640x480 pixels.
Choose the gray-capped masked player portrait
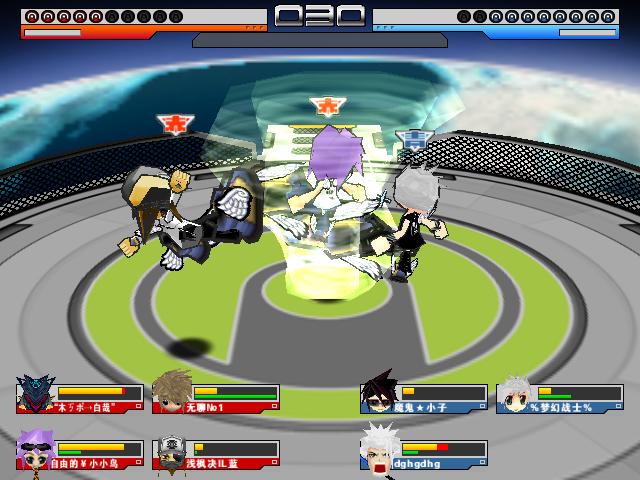172,450
